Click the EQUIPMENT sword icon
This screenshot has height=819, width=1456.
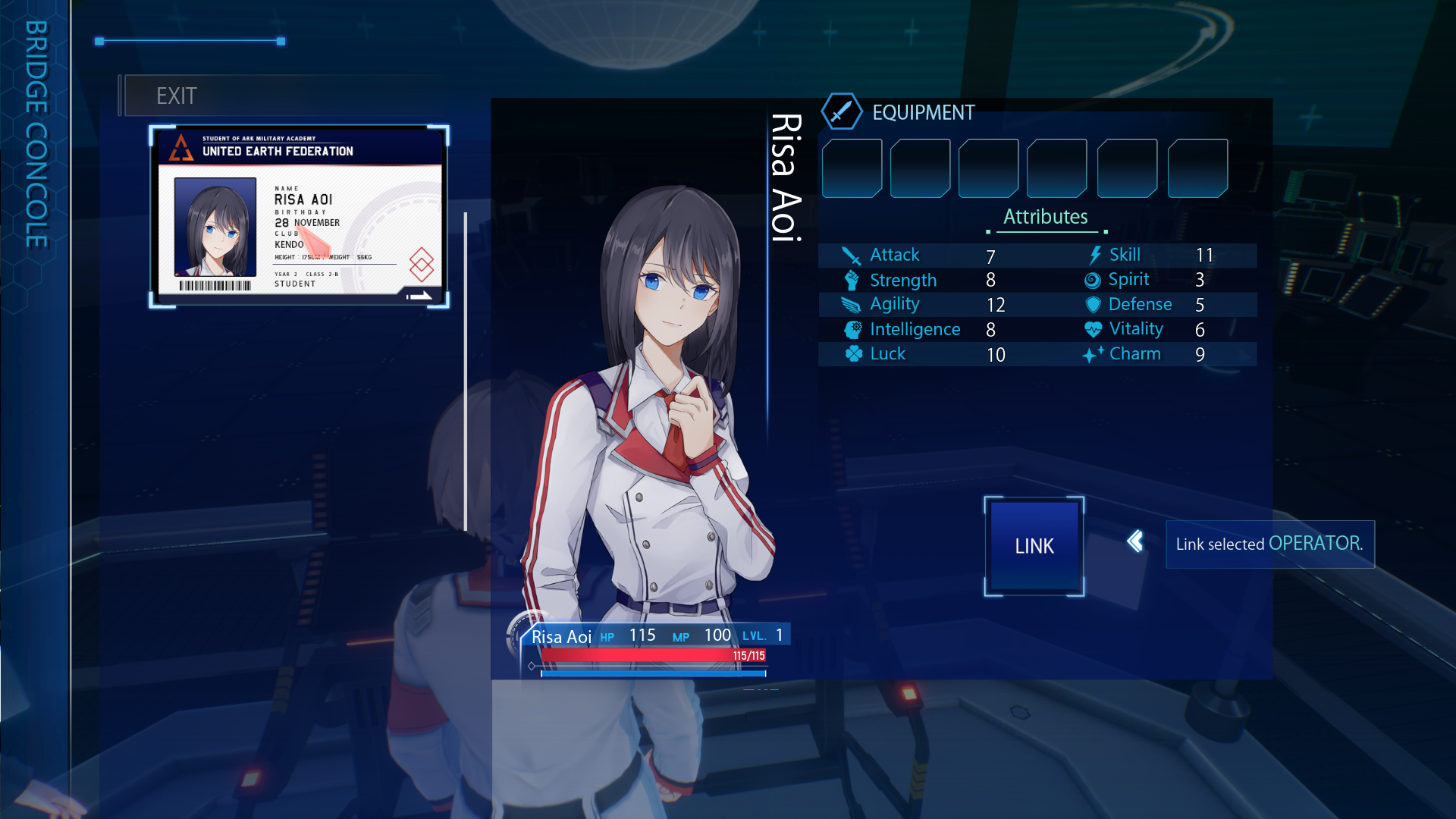pyautogui.click(x=841, y=112)
